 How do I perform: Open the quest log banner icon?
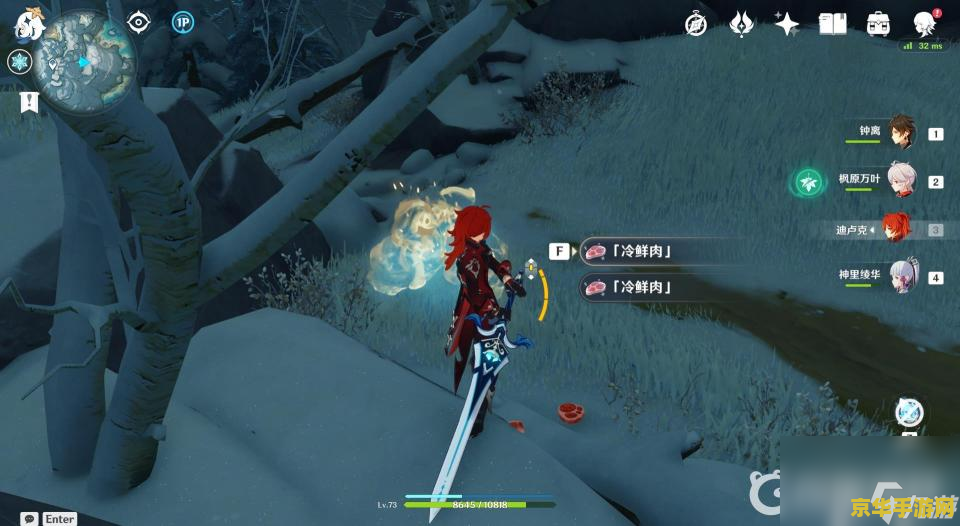pos(29,101)
